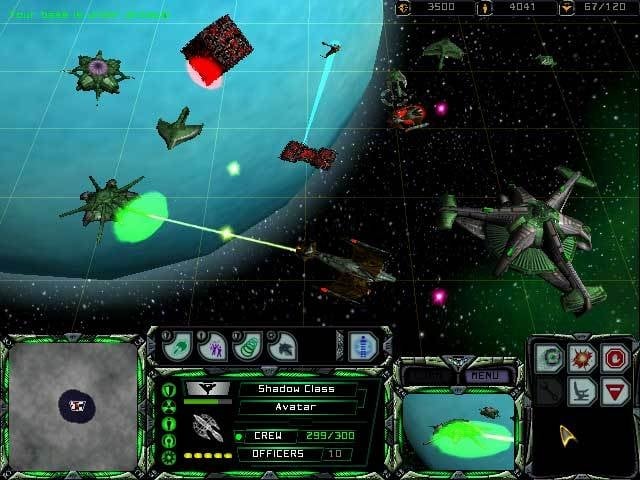The height and width of the screenshot is (480, 640).
Task: Select the red stop-hand command
Action: (613, 356)
